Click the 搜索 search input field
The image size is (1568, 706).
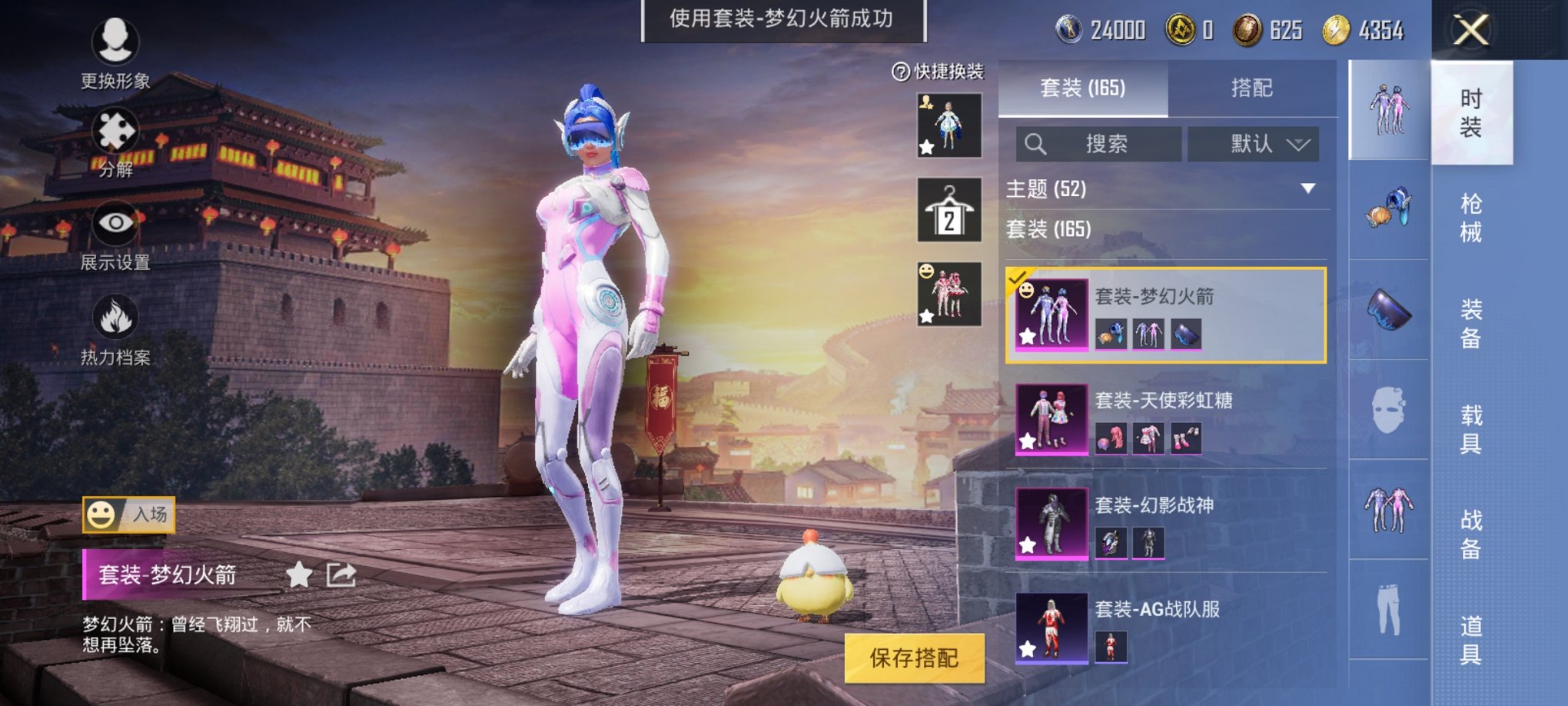(x=1099, y=145)
